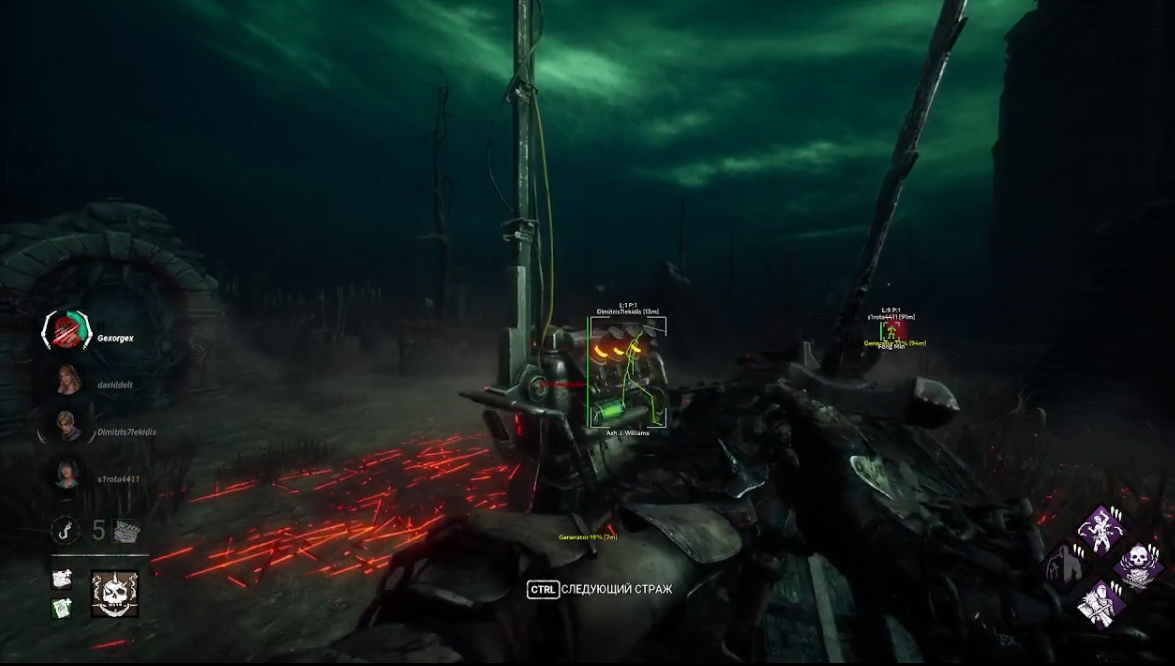This screenshot has width=1175, height=666.
Task: Activate the skull banner killer power icon
Action: 114,594
